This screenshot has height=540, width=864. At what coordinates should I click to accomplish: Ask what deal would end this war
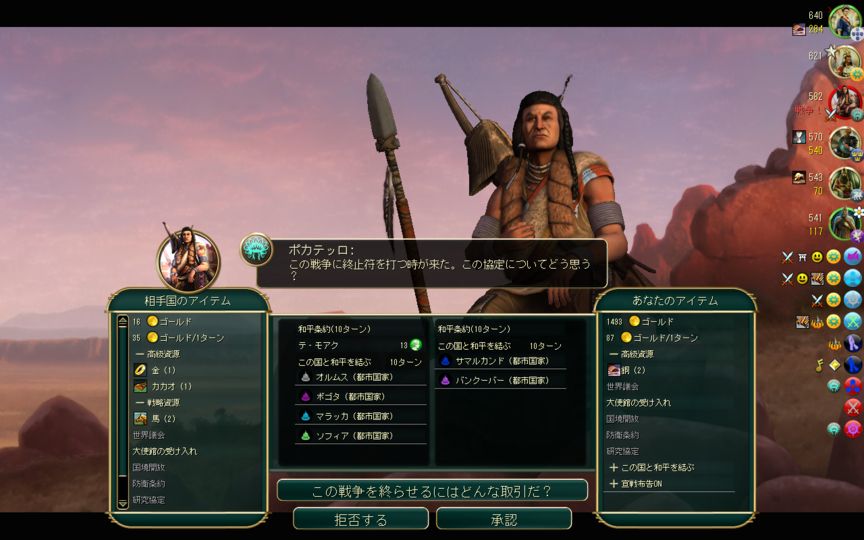pos(432,491)
